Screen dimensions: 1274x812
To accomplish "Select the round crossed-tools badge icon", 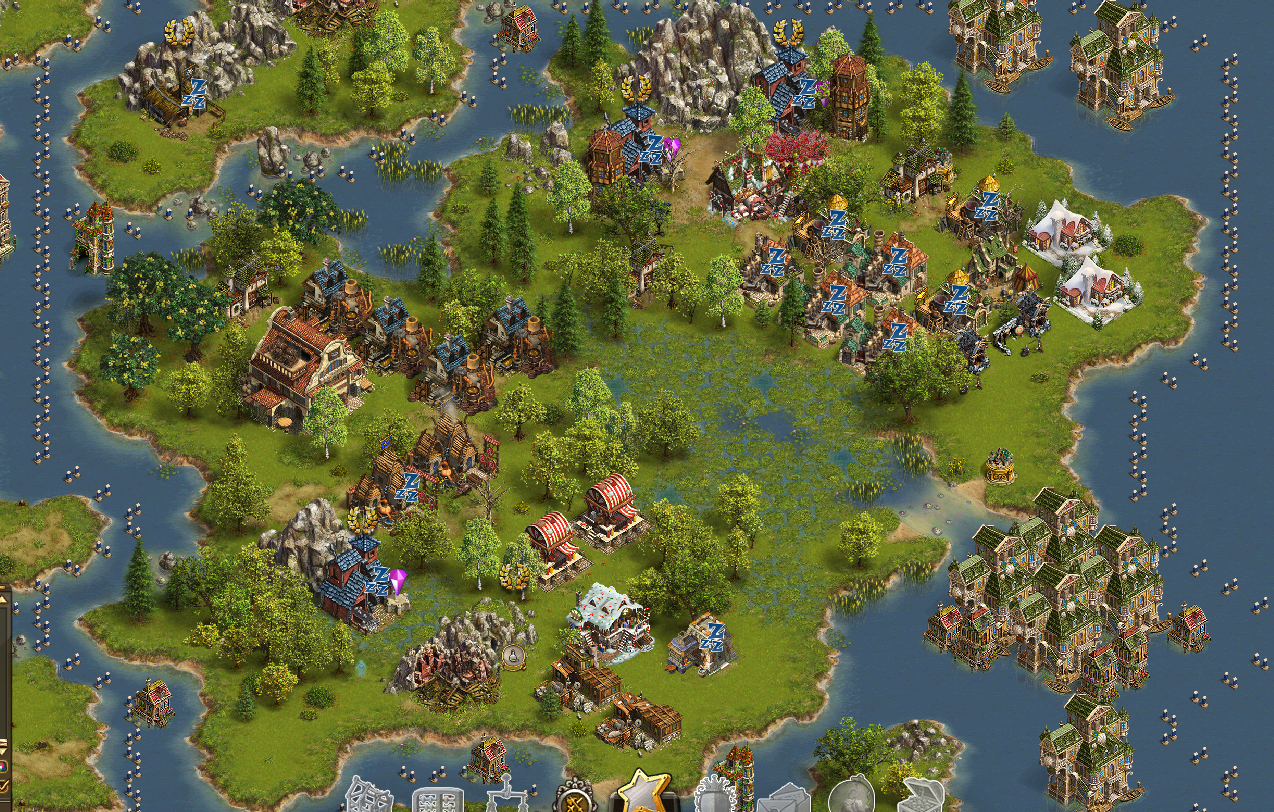I will click(x=577, y=798).
